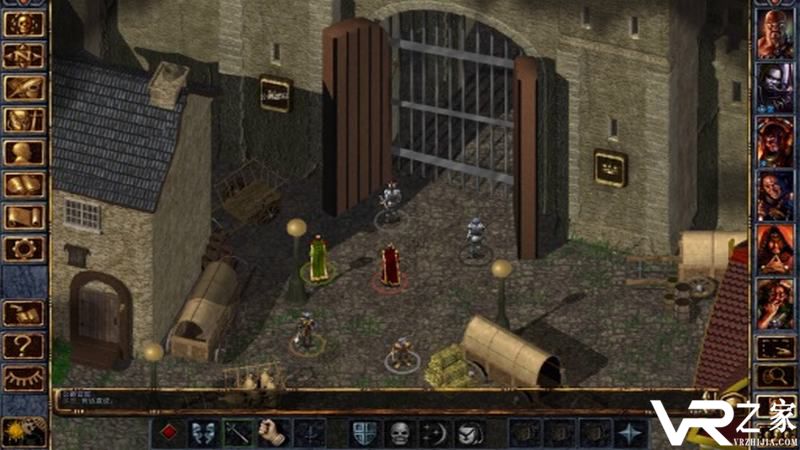Toggle the eye icon in left sidebar
Image resolution: width=800 pixels, height=450 pixels.
pyautogui.click(x=24, y=377)
